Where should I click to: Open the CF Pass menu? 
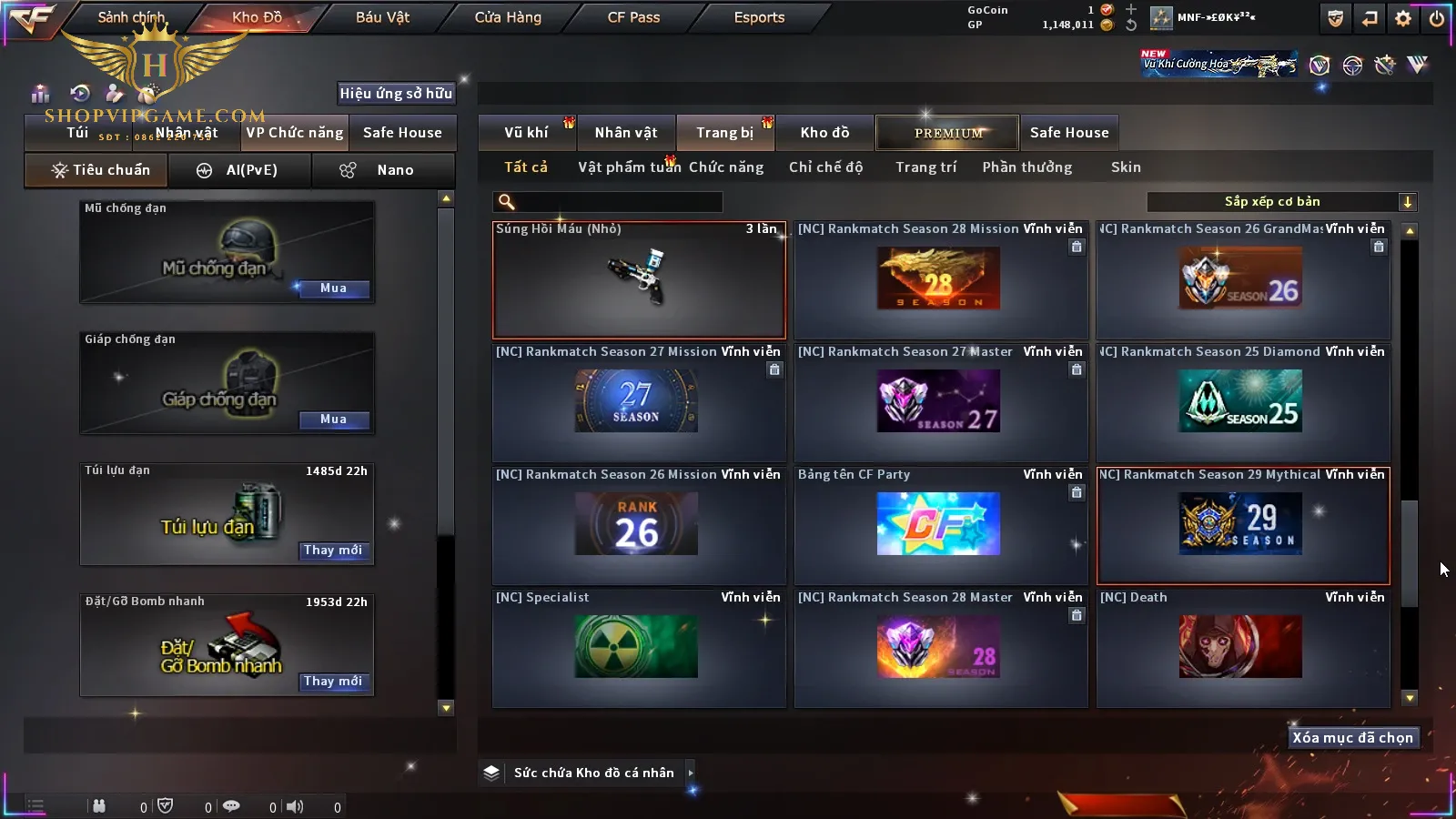click(x=633, y=17)
